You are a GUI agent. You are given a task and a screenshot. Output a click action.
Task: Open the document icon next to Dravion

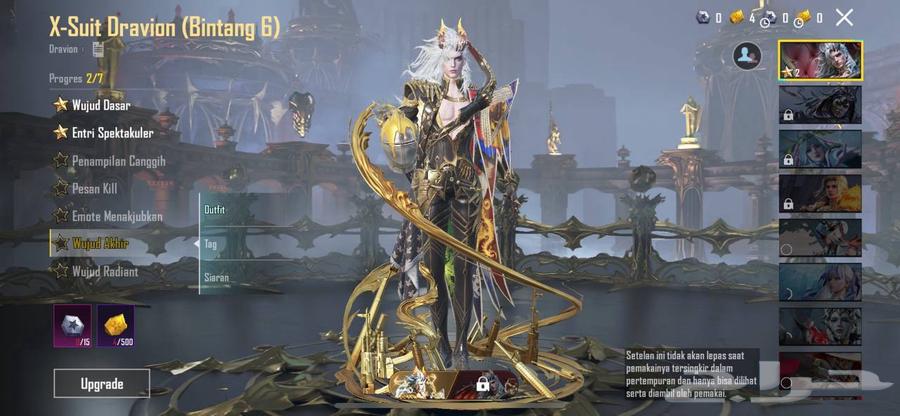coord(98,48)
